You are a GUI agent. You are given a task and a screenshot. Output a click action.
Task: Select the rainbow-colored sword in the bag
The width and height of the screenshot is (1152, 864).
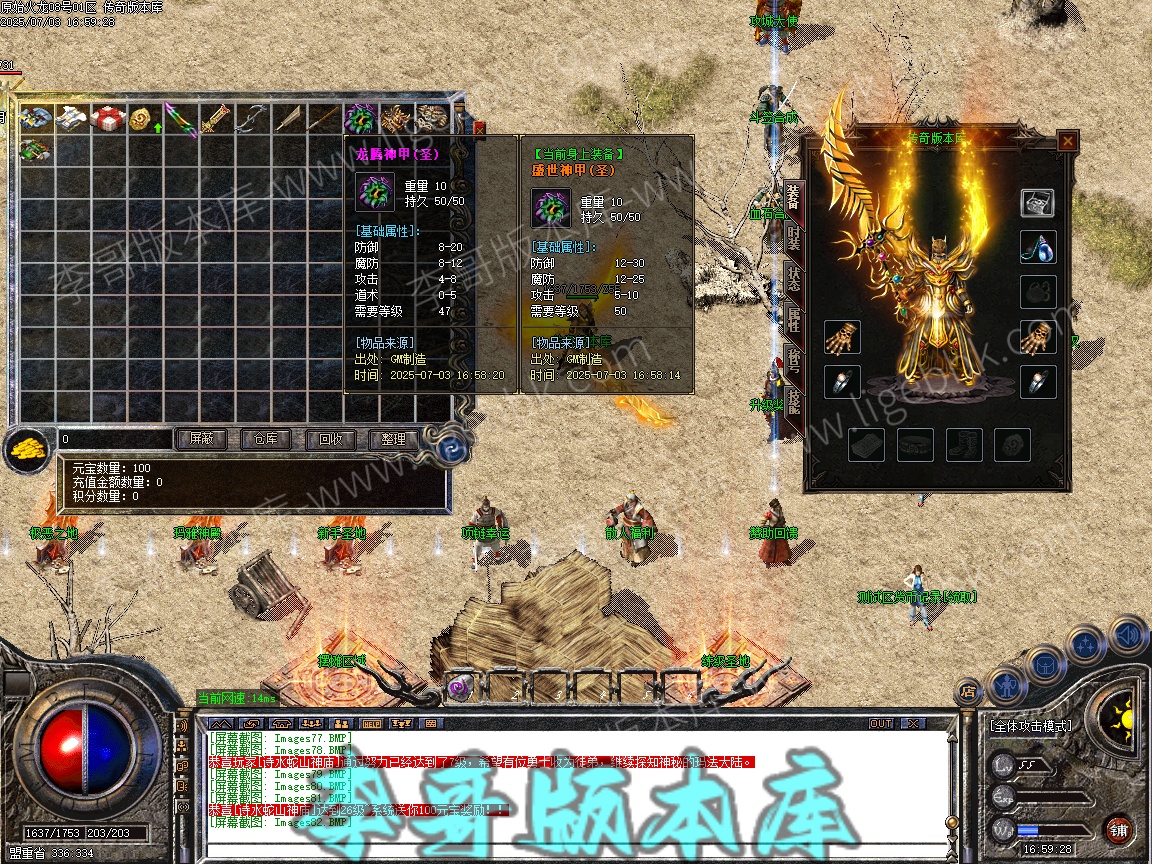180,120
